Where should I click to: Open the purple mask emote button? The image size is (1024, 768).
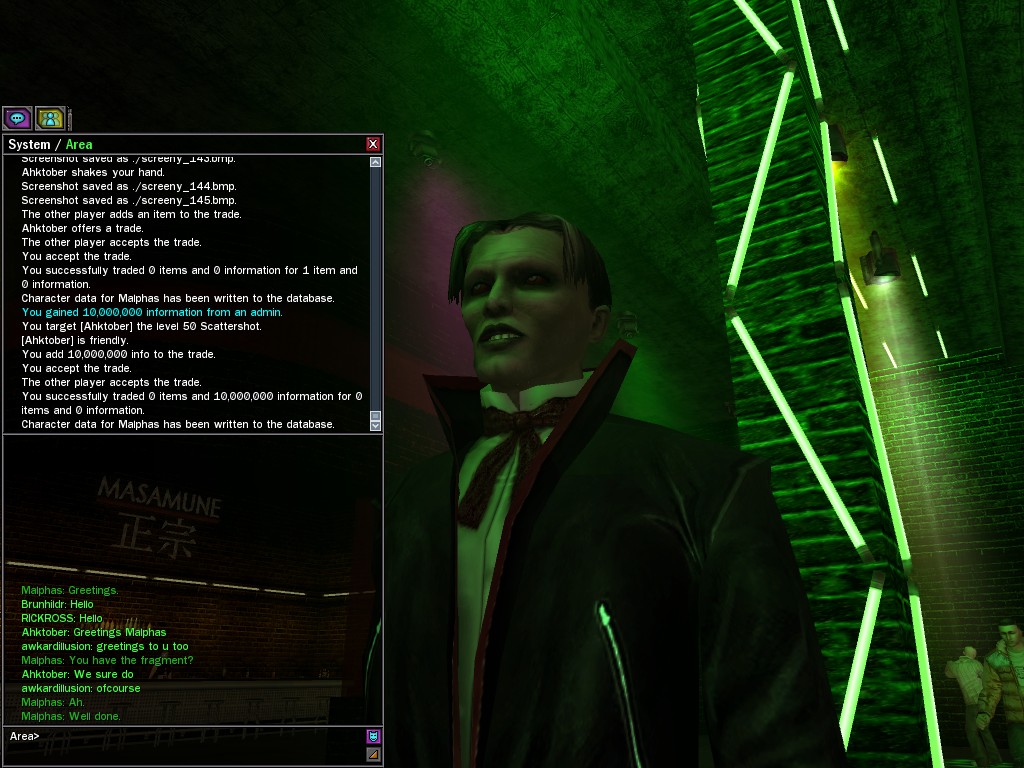point(373,737)
